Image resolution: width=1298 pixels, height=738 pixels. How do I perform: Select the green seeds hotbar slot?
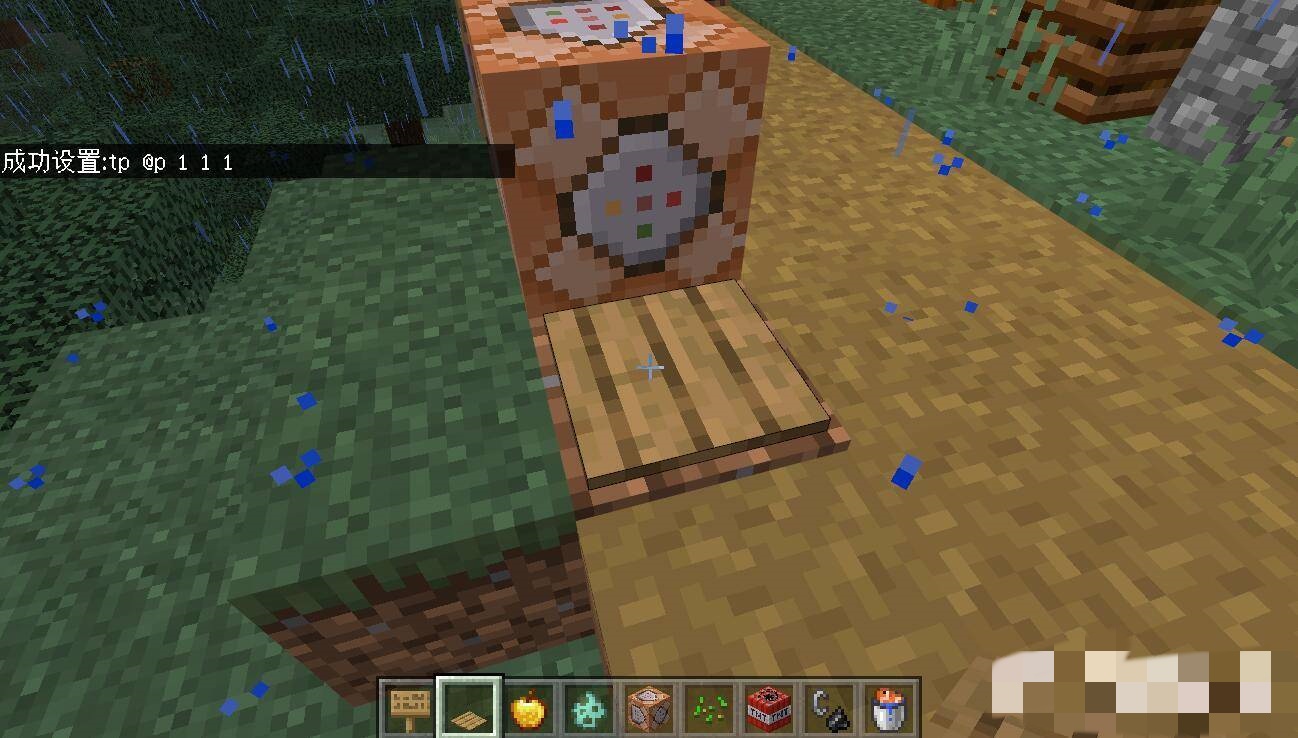[709, 708]
